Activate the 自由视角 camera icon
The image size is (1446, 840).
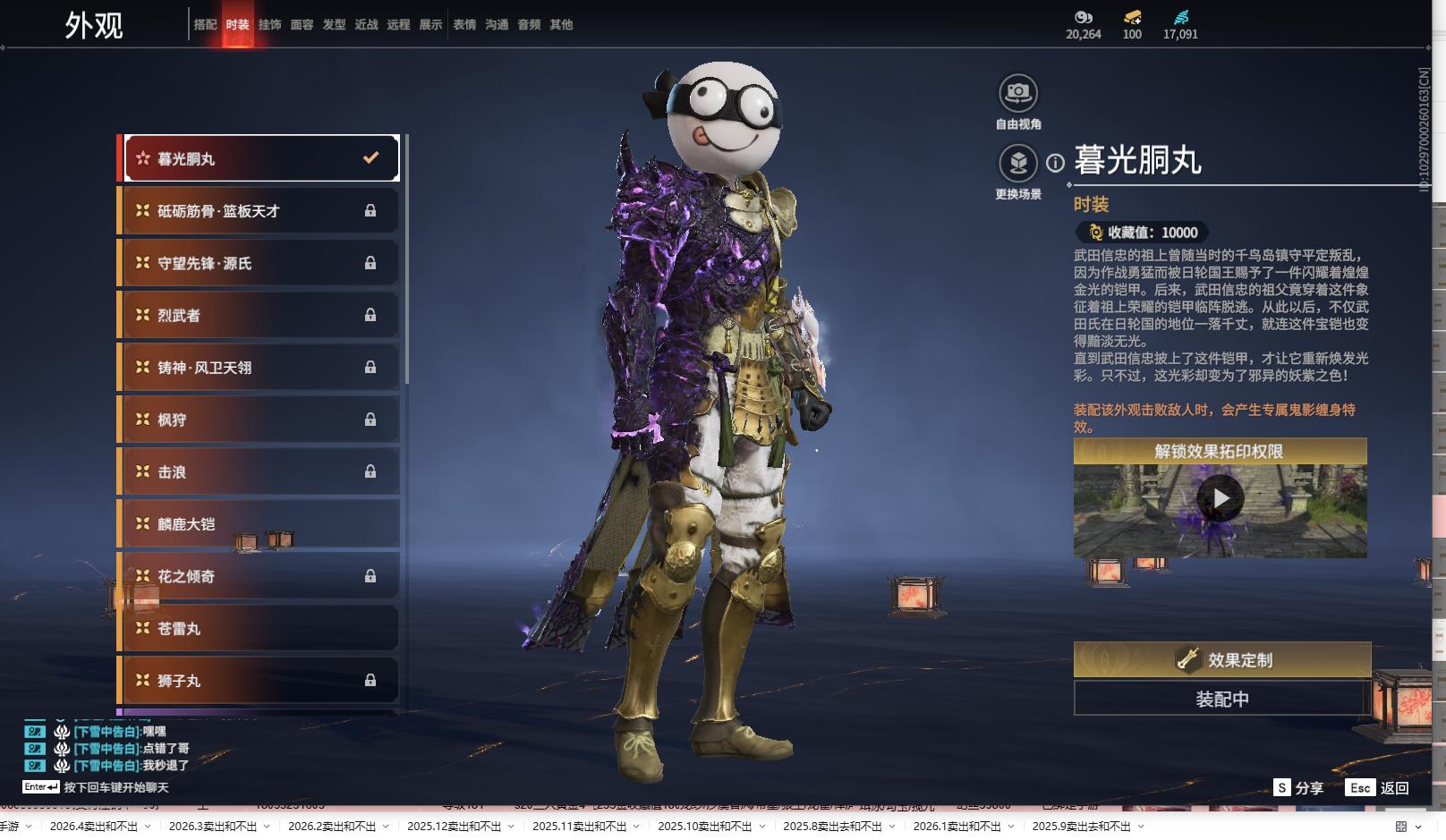[x=1017, y=93]
